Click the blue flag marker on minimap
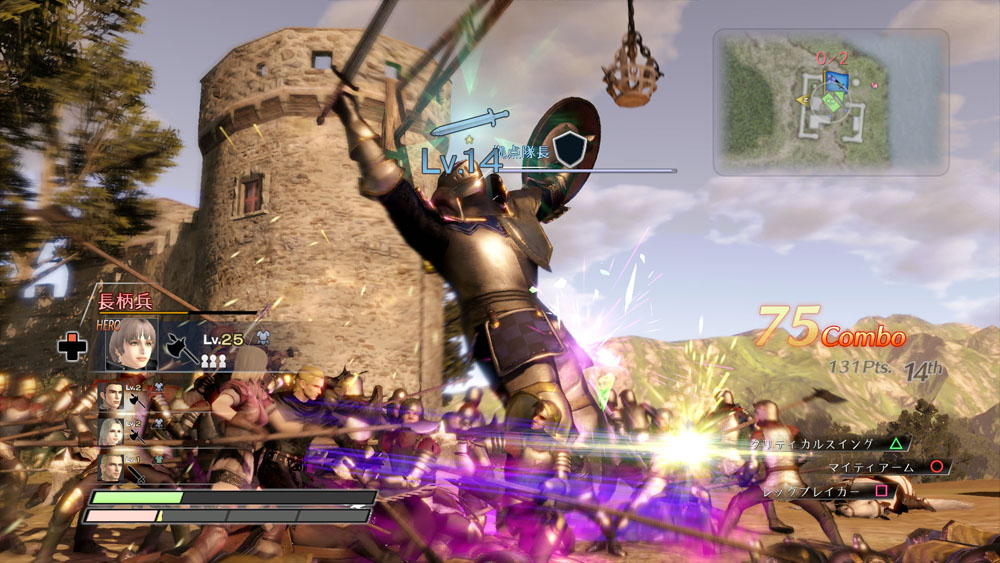The width and height of the screenshot is (1000, 563). pos(838,80)
